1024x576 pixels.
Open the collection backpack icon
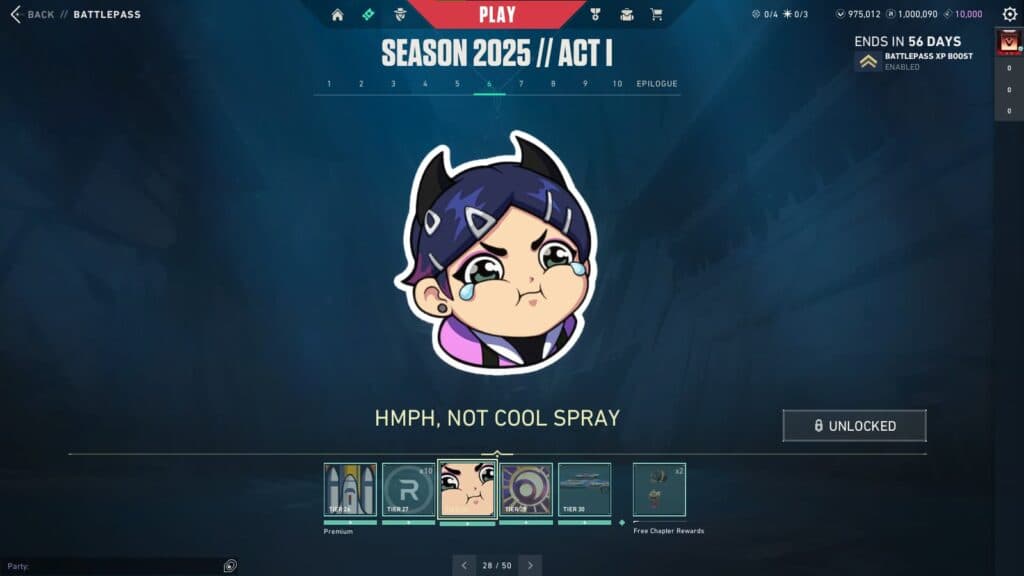click(x=626, y=15)
